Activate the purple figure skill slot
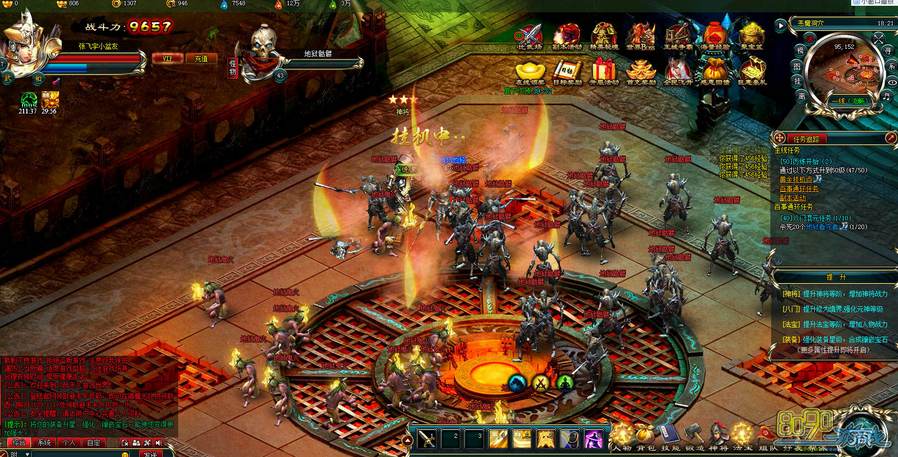This screenshot has height=457, width=898. point(593,437)
